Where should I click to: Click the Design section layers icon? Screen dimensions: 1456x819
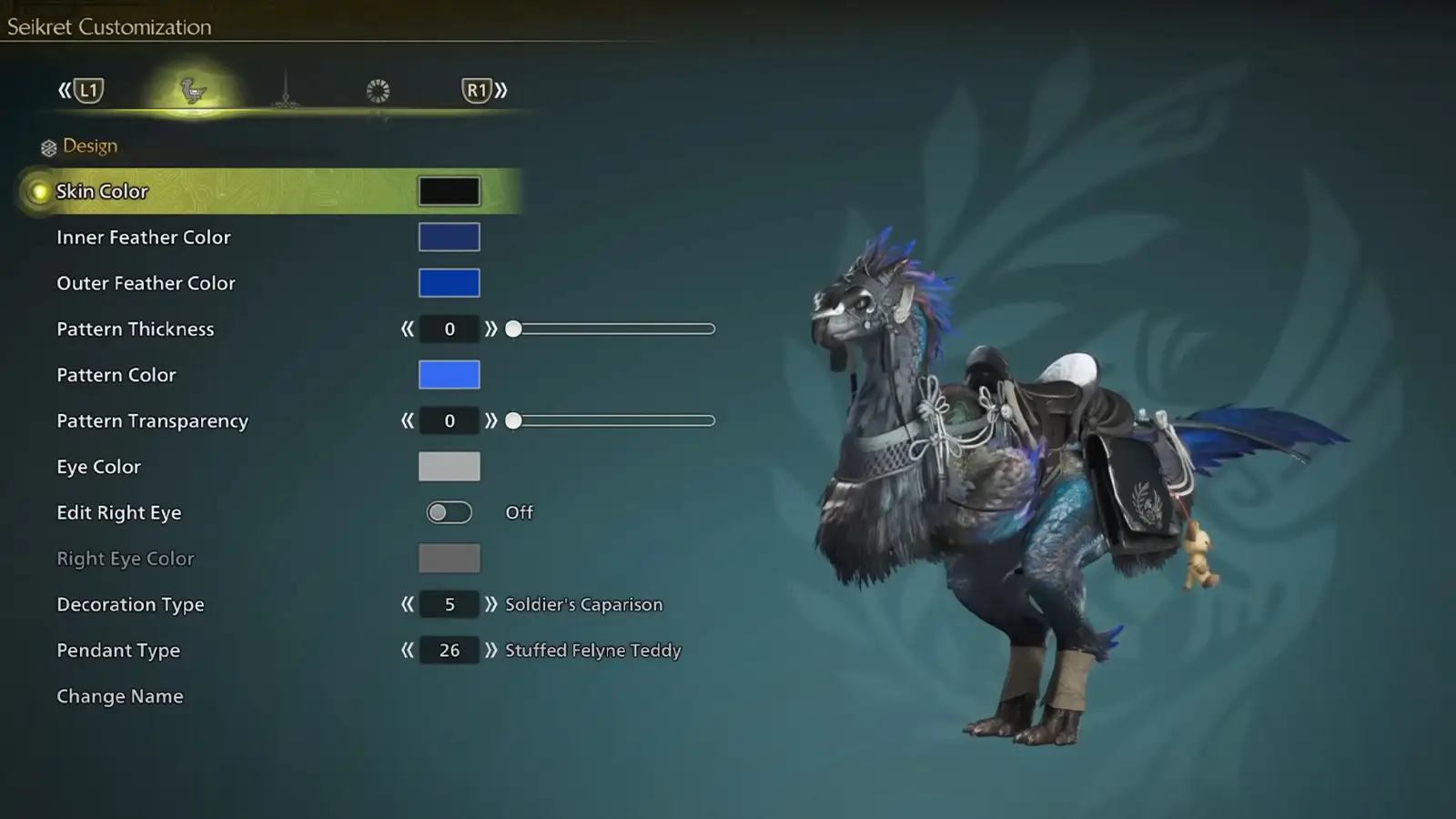point(47,146)
